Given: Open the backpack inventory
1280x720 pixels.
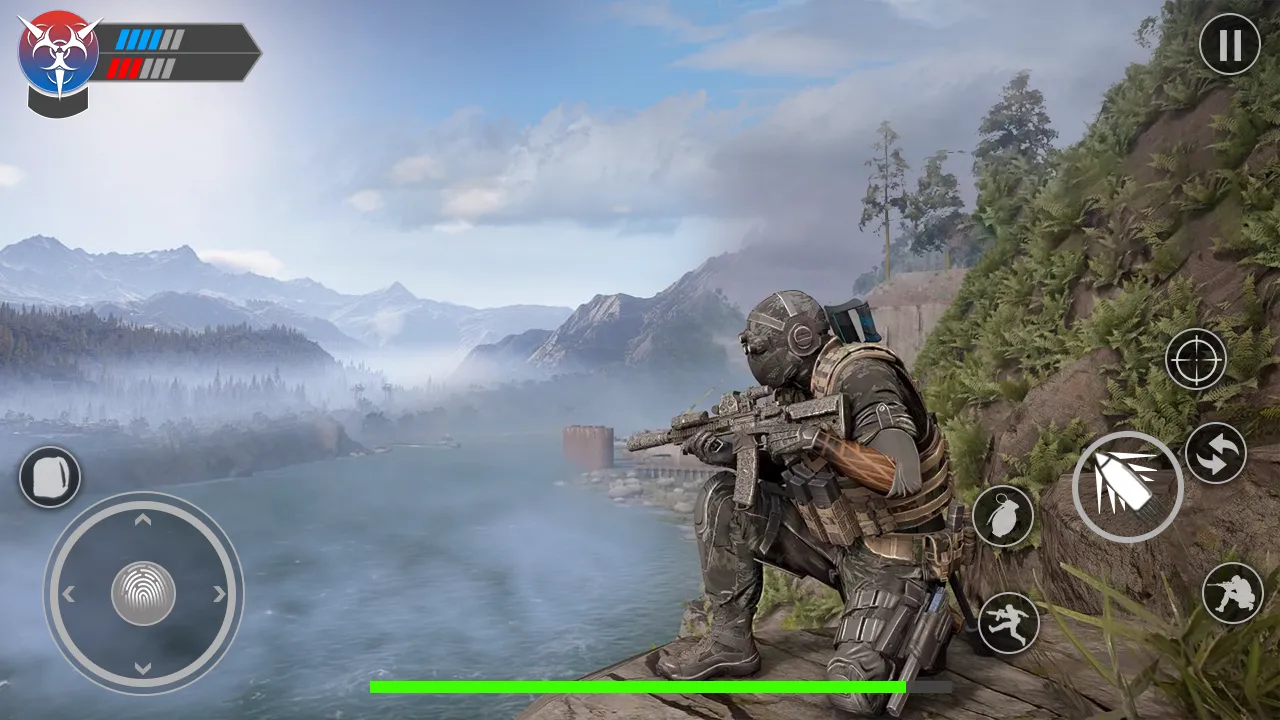Looking at the screenshot, I should click(48, 477).
